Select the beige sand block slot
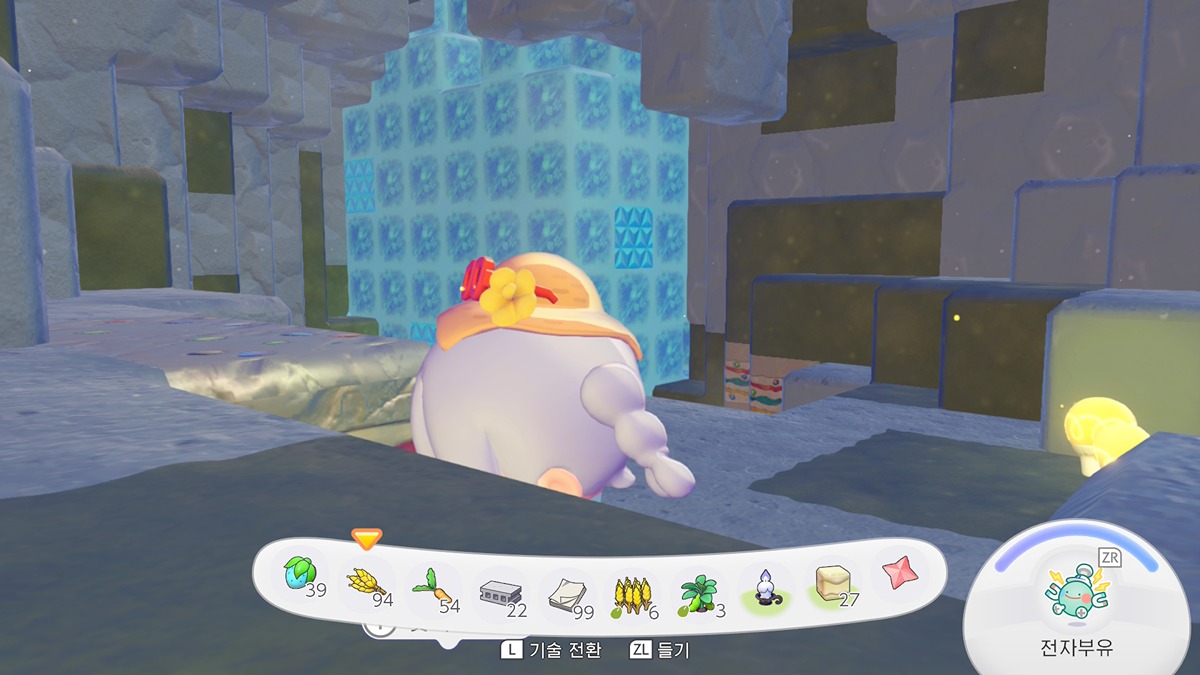The image size is (1200, 675). click(833, 583)
